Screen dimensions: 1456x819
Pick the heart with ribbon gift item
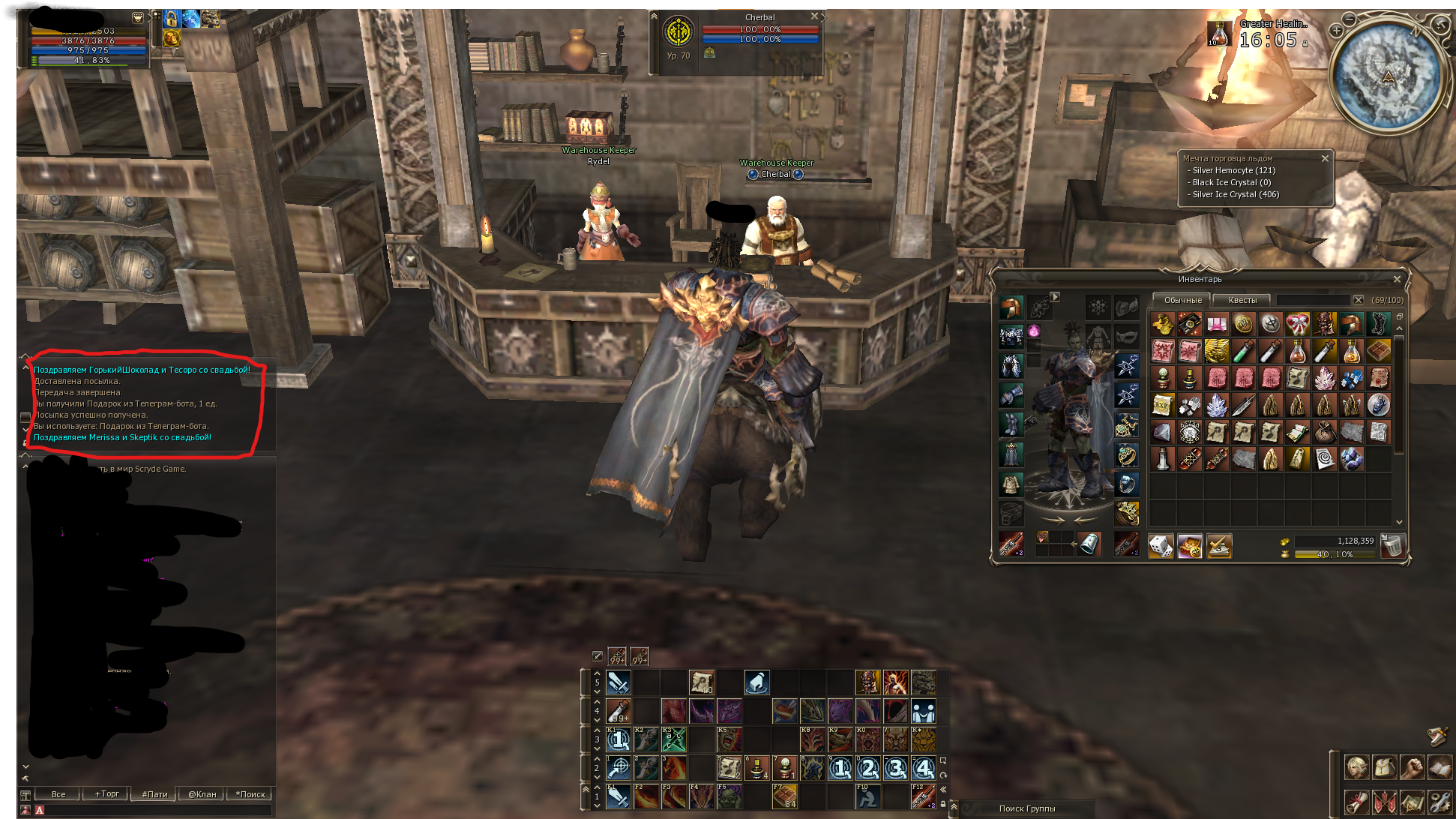(1297, 324)
